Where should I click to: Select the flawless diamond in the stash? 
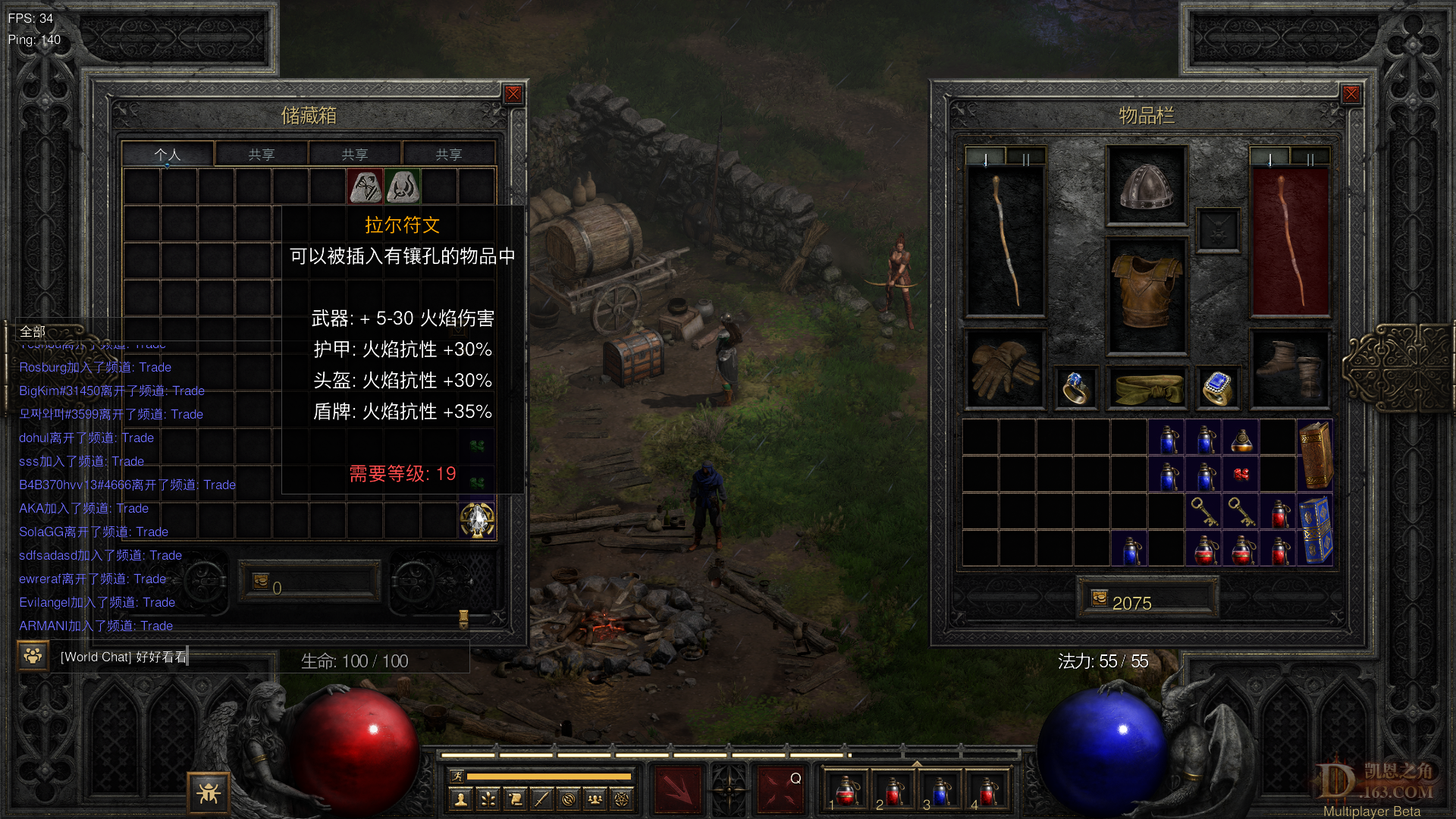point(478,520)
